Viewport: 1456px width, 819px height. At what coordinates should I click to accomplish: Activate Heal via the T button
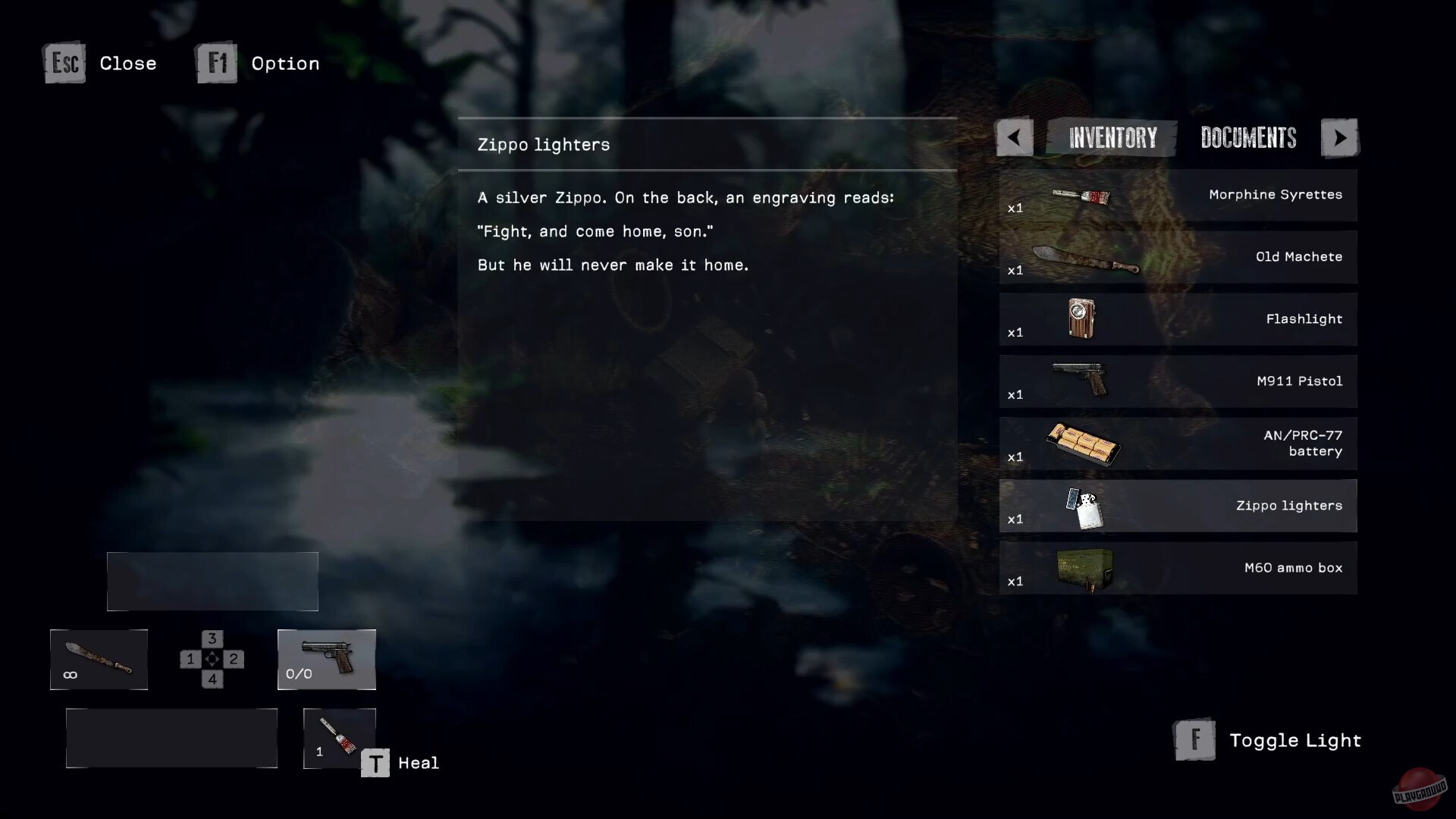[375, 762]
